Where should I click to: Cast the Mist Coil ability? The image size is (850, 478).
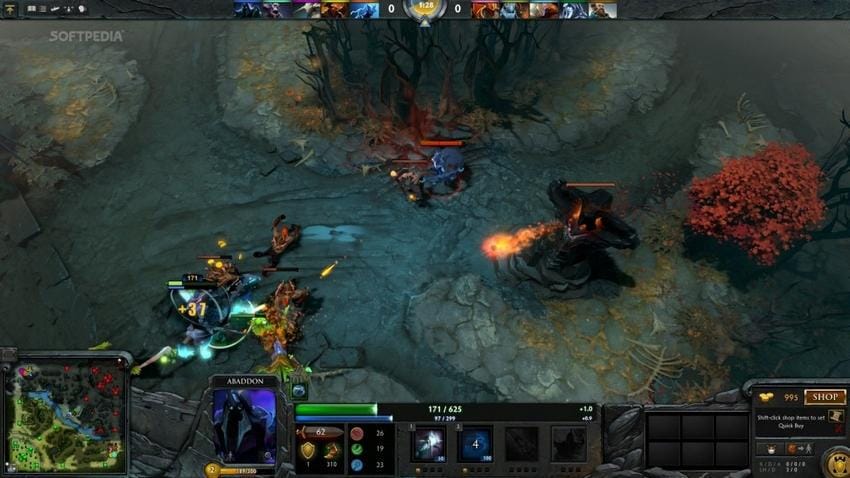[x=431, y=442]
